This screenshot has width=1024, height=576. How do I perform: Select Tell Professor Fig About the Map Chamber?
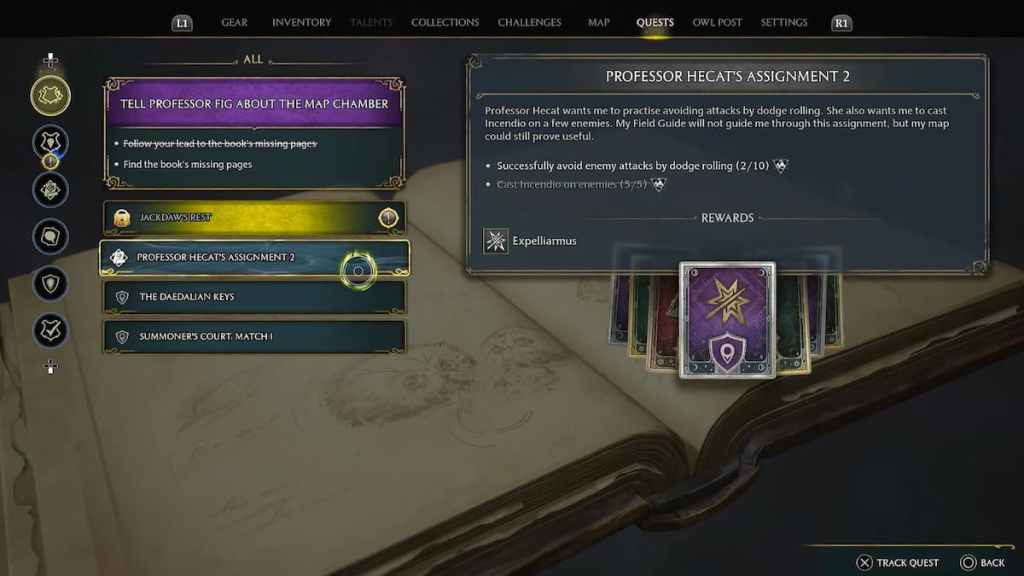pyautogui.click(x=254, y=103)
